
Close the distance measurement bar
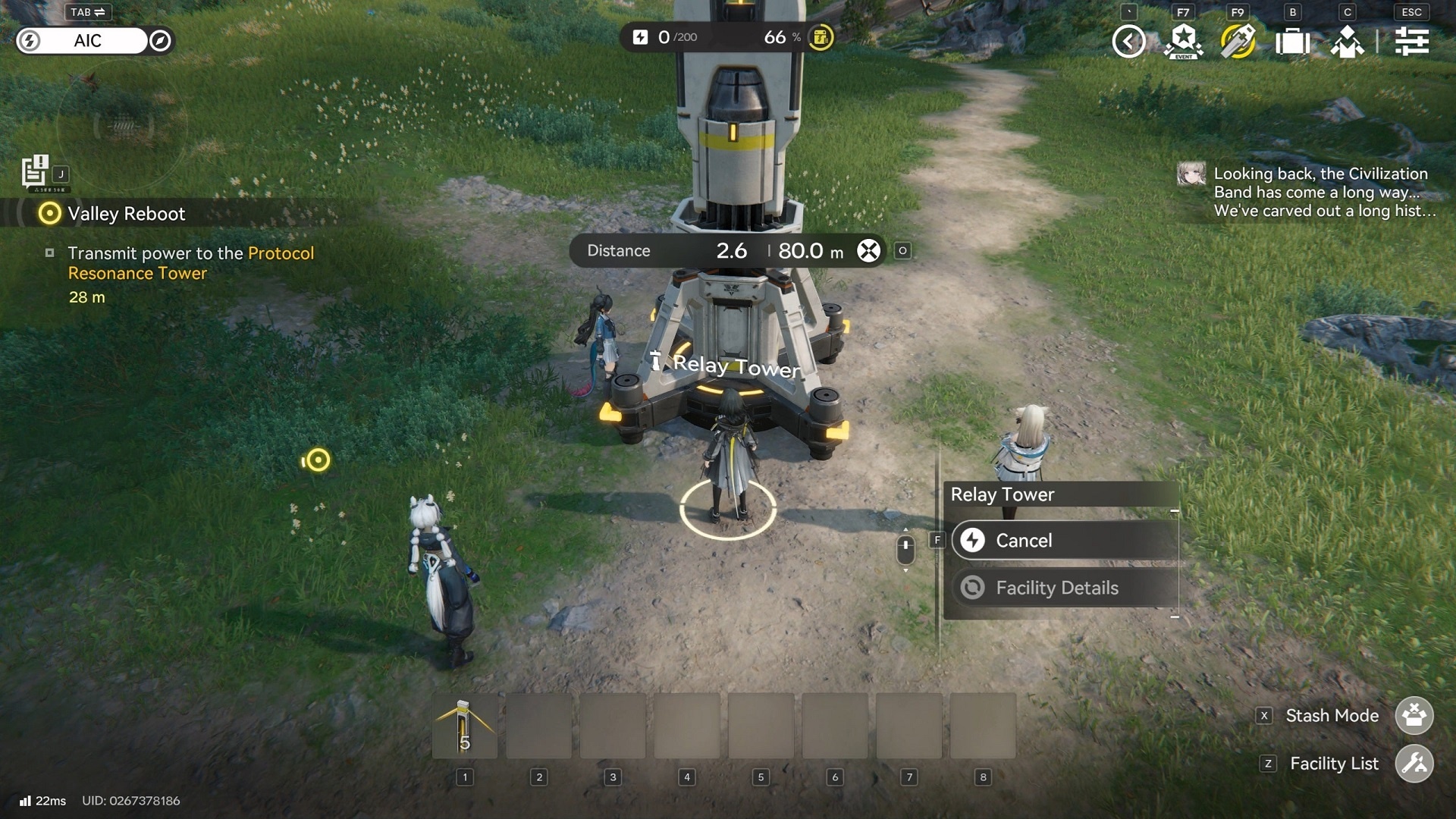point(868,251)
